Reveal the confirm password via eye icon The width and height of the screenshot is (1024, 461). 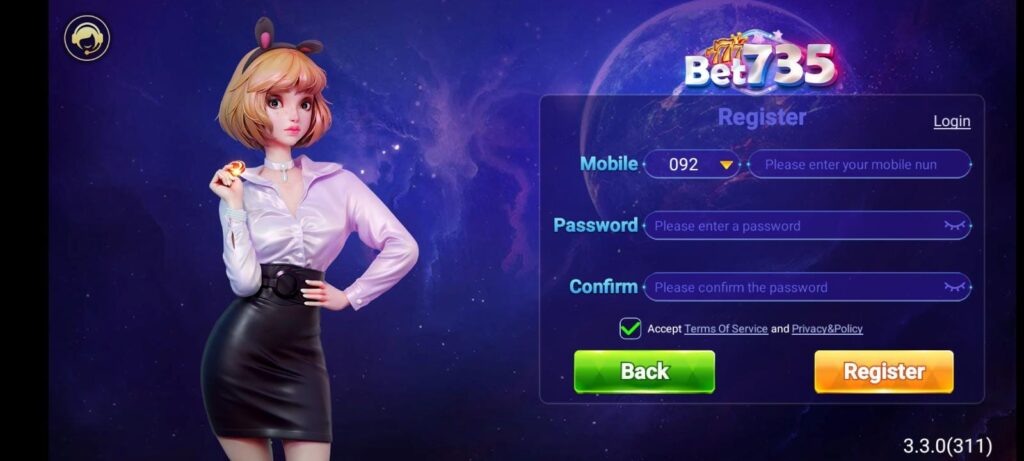(x=955, y=287)
